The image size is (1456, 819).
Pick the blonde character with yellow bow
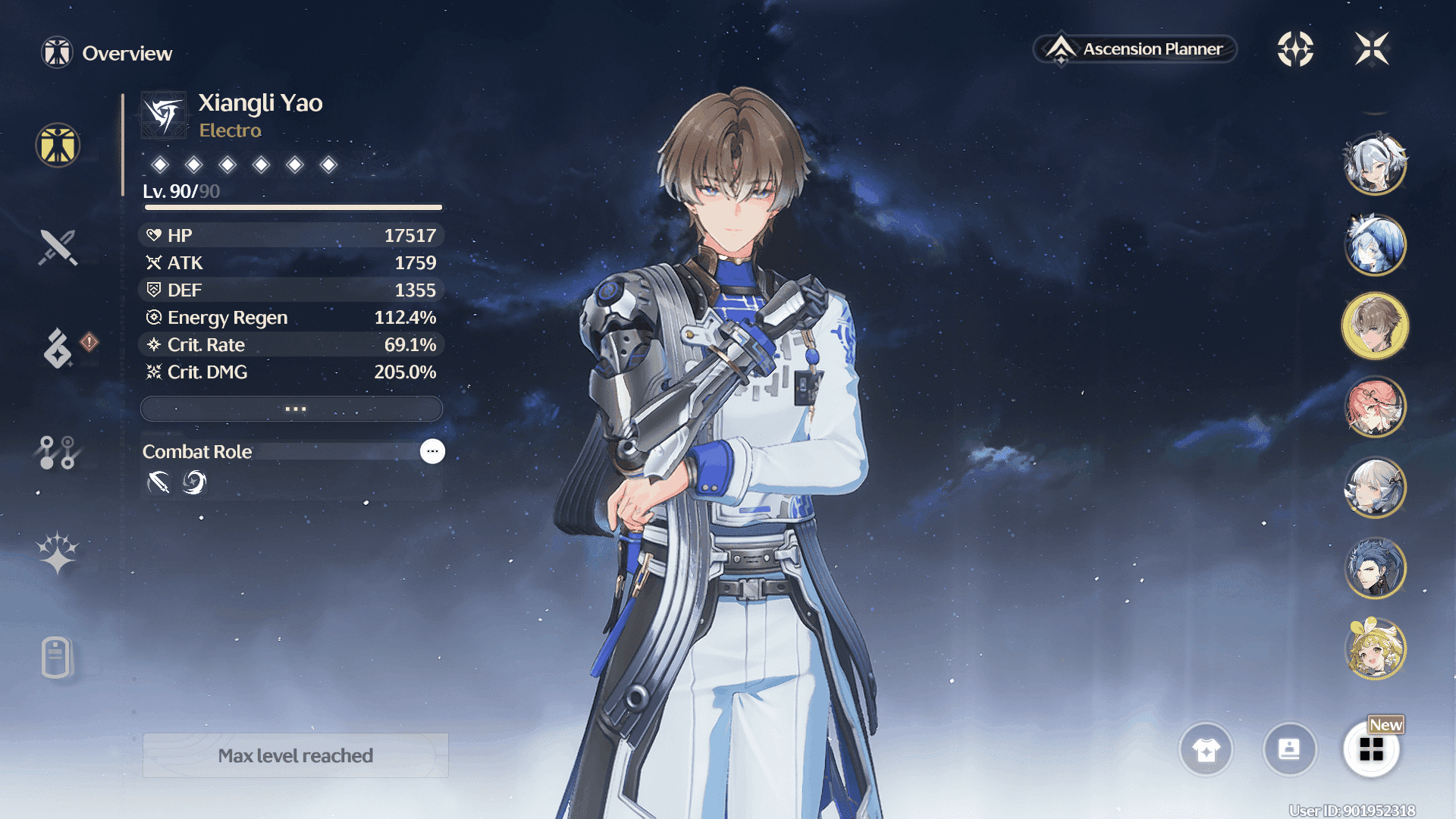pos(1375,650)
